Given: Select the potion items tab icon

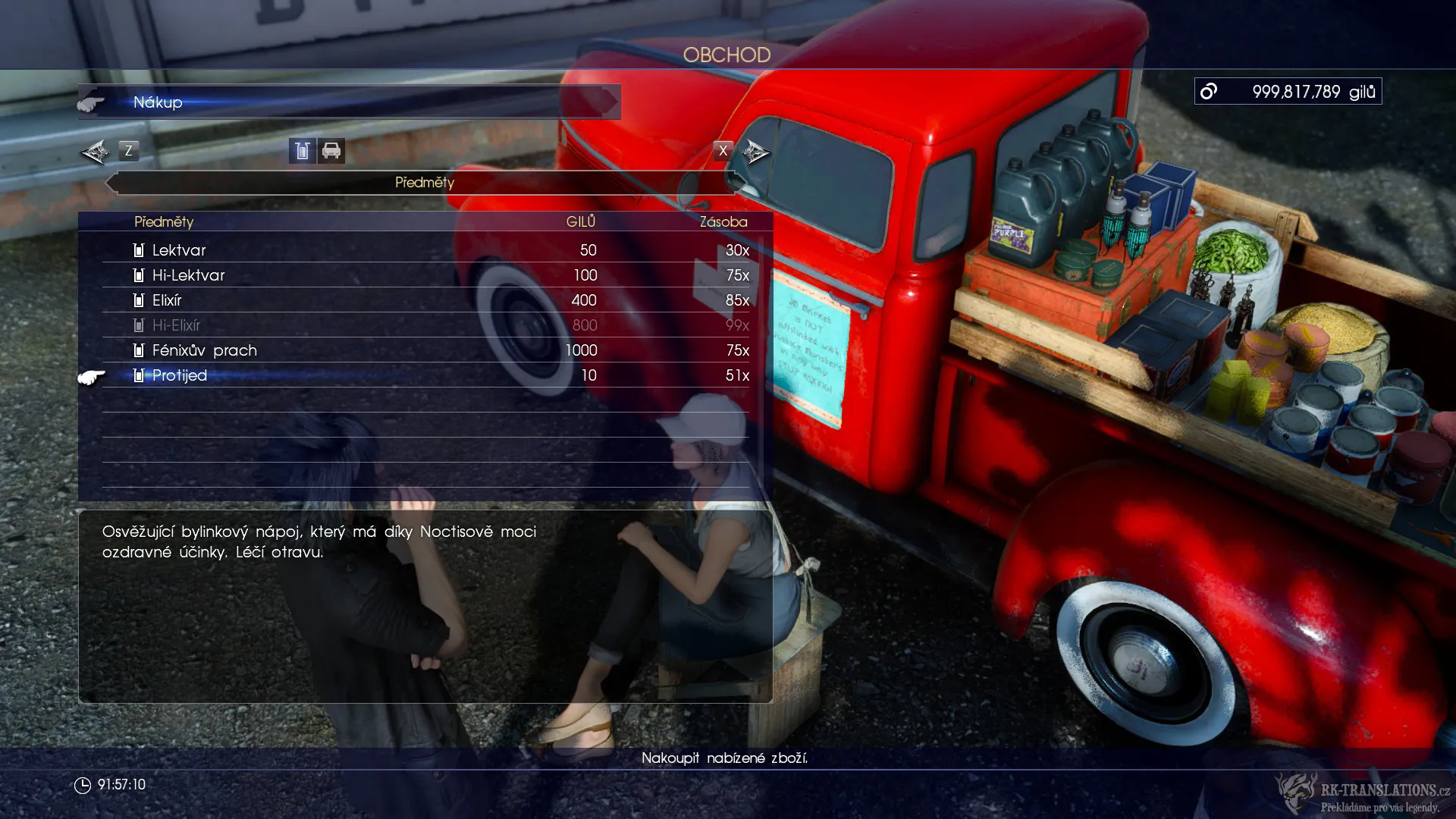Looking at the screenshot, I should [x=301, y=151].
